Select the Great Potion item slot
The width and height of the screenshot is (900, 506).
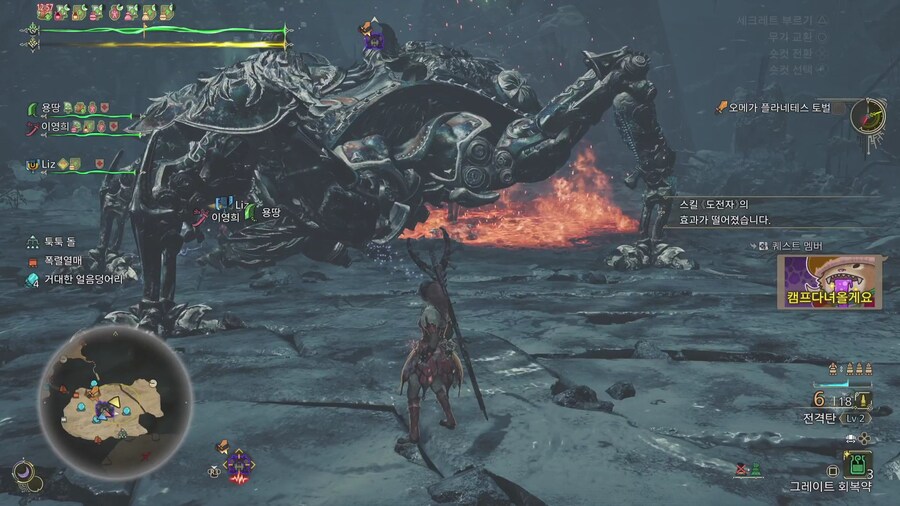[x=858, y=464]
